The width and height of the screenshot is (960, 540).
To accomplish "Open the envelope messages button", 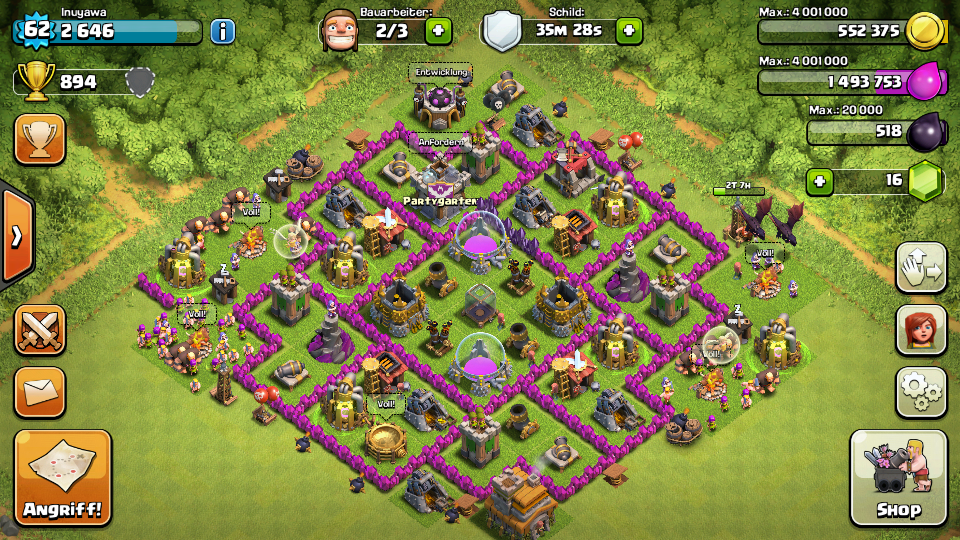I will 40,392.
